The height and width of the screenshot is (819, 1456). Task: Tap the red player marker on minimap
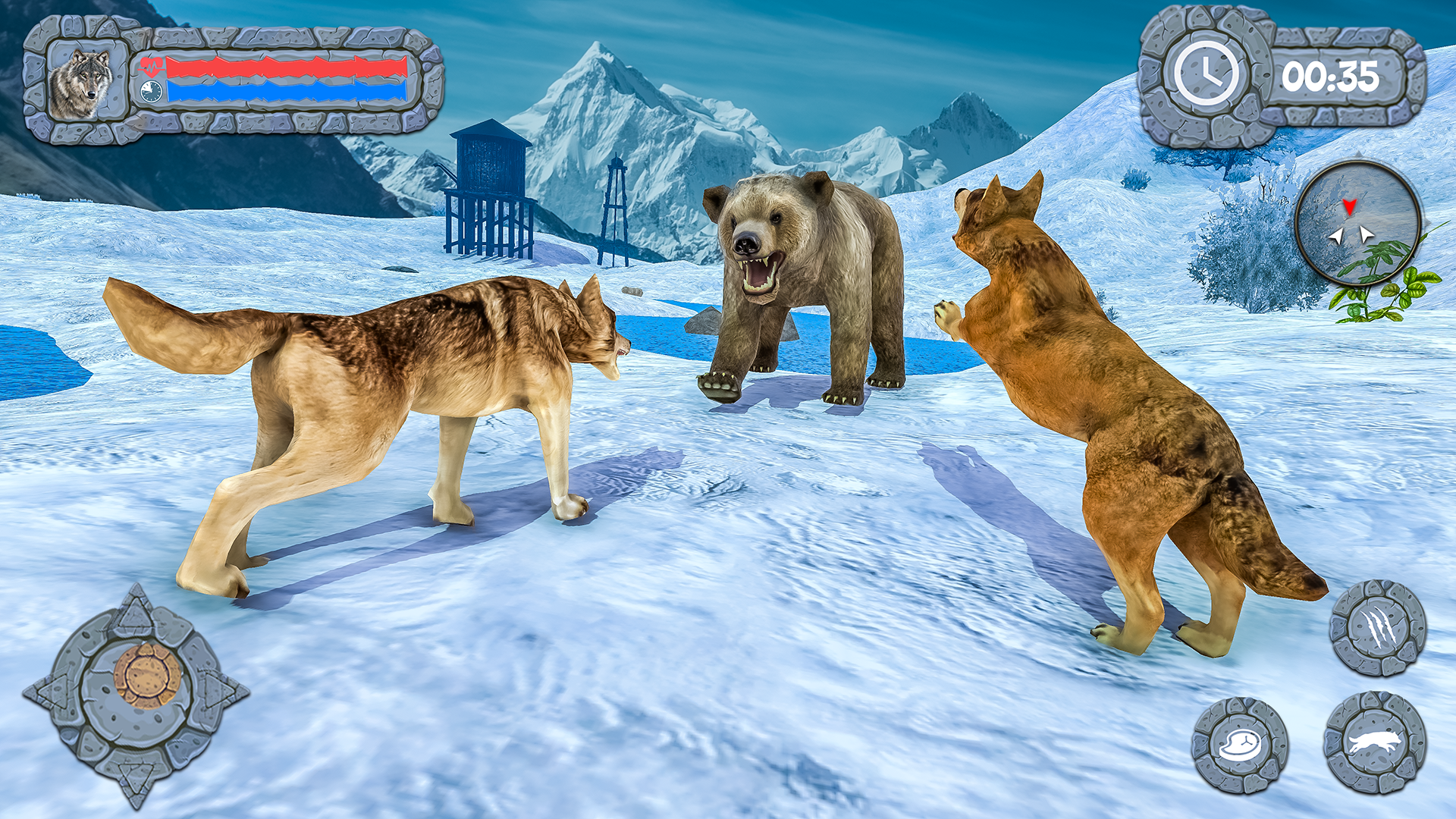[1349, 206]
